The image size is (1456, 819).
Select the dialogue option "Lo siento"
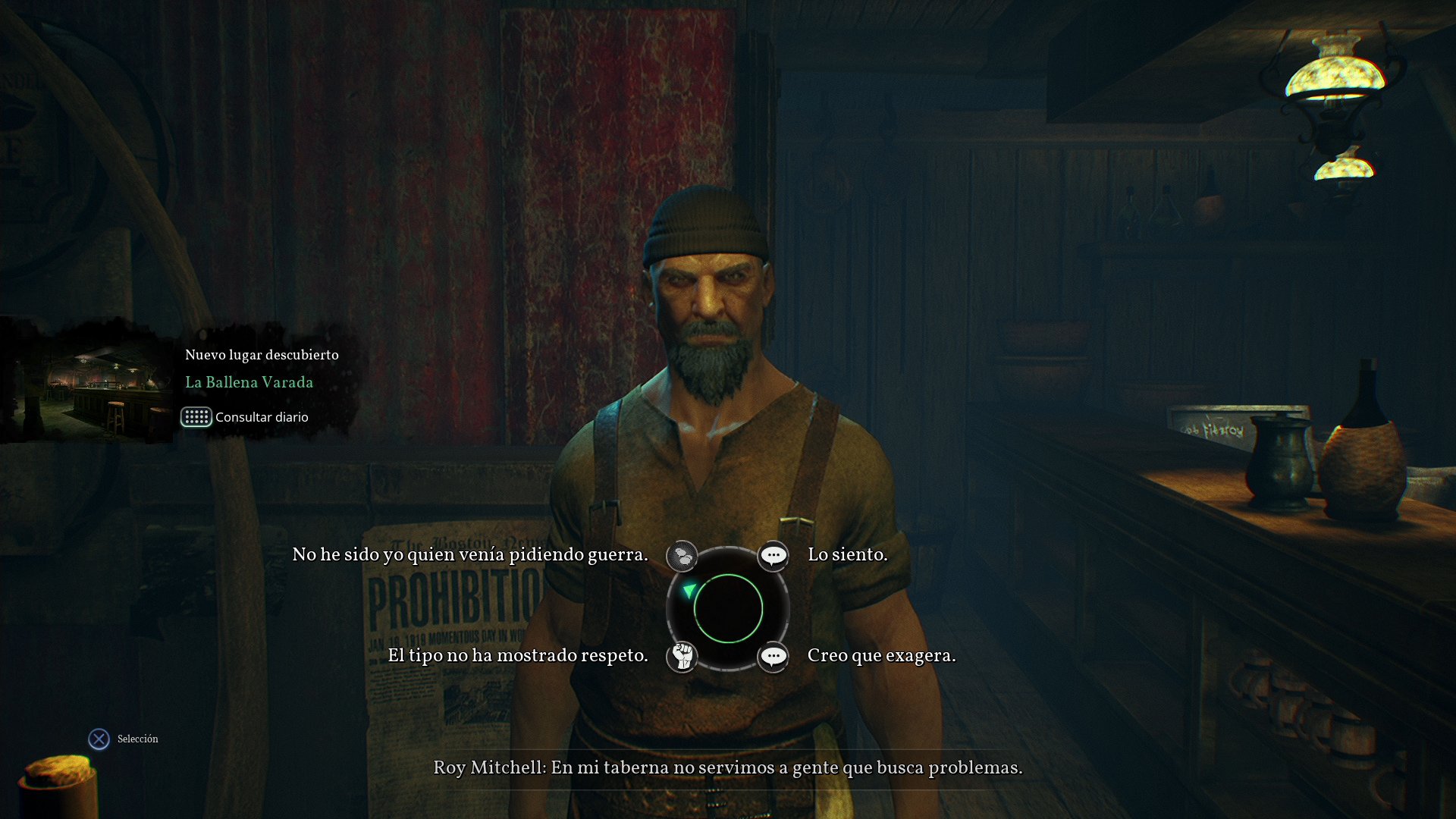click(x=847, y=554)
